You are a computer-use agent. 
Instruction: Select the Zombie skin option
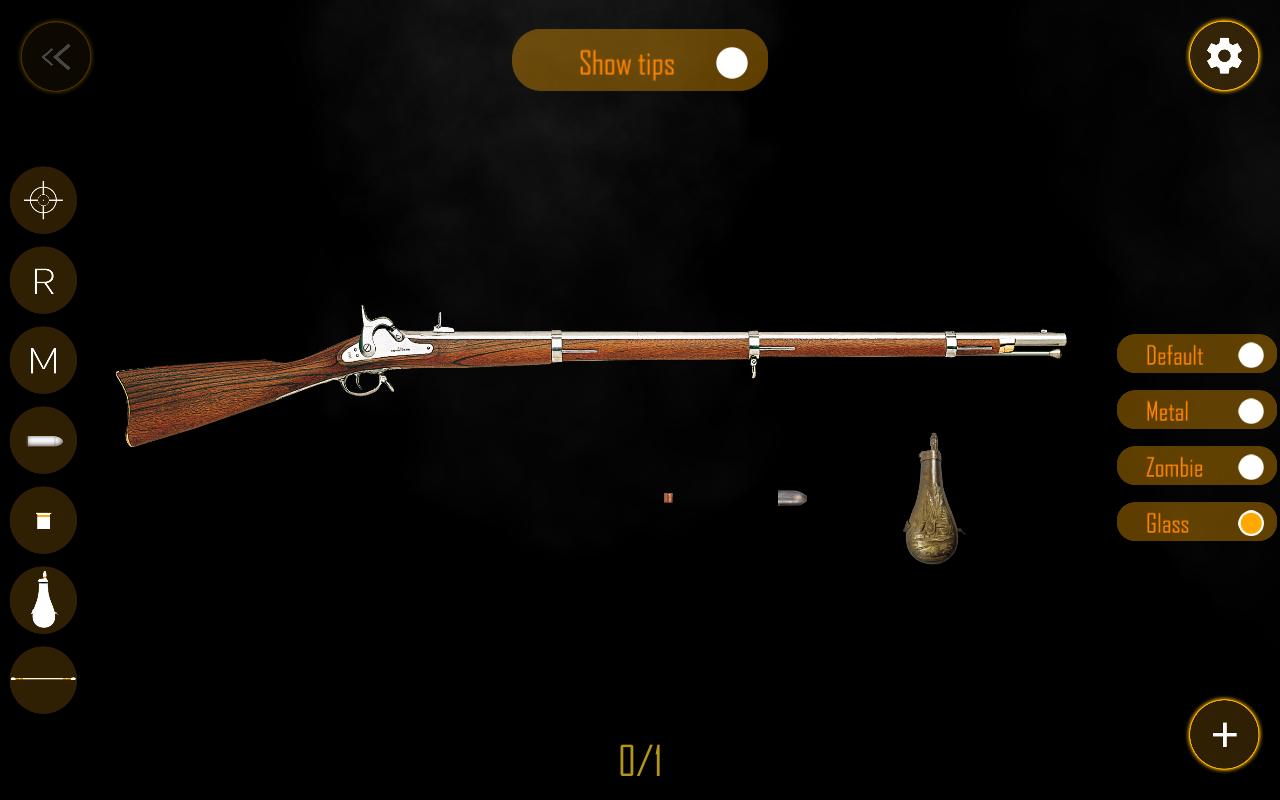1196,467
